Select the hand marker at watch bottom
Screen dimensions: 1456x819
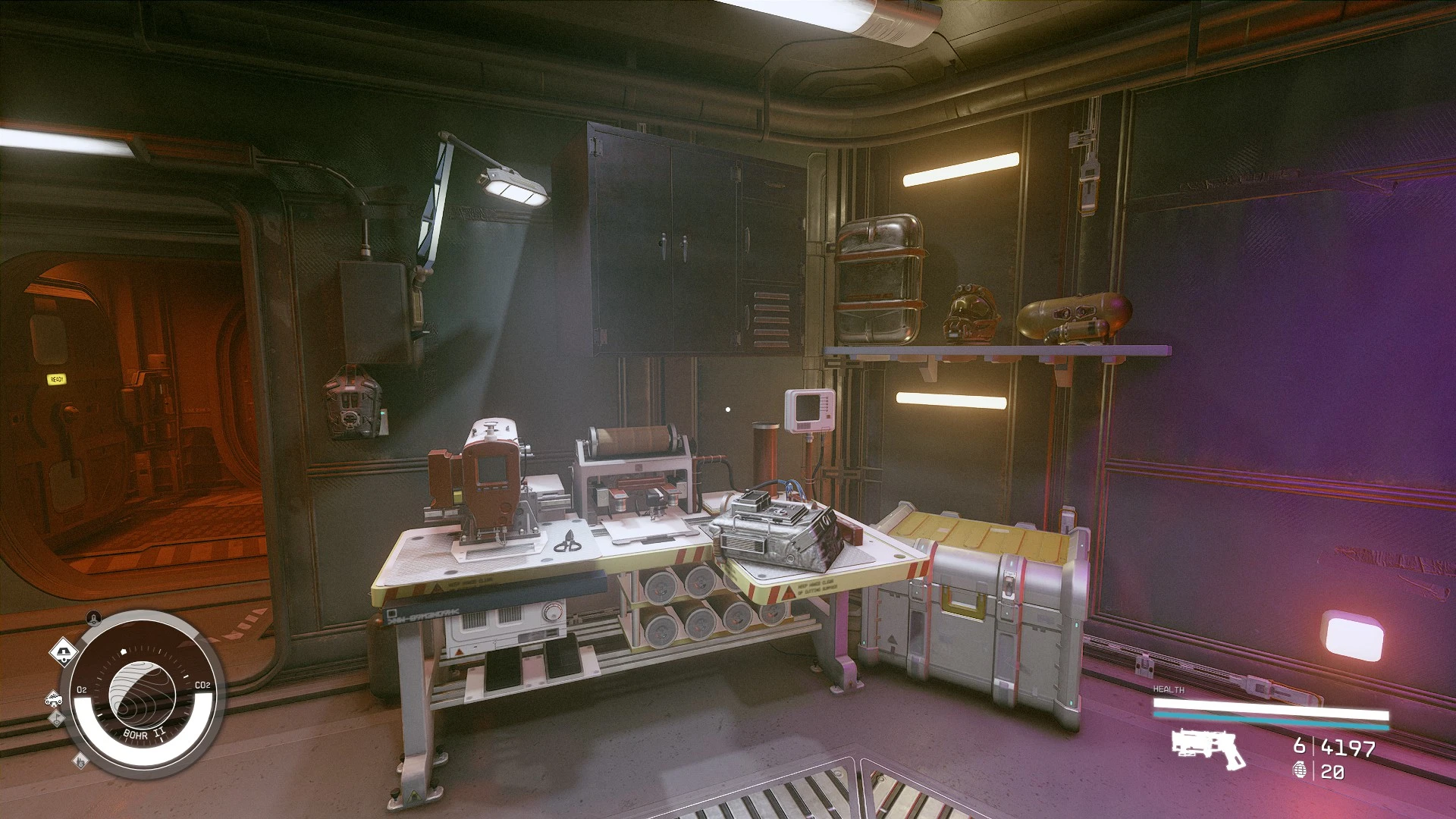tap(80, 761)
